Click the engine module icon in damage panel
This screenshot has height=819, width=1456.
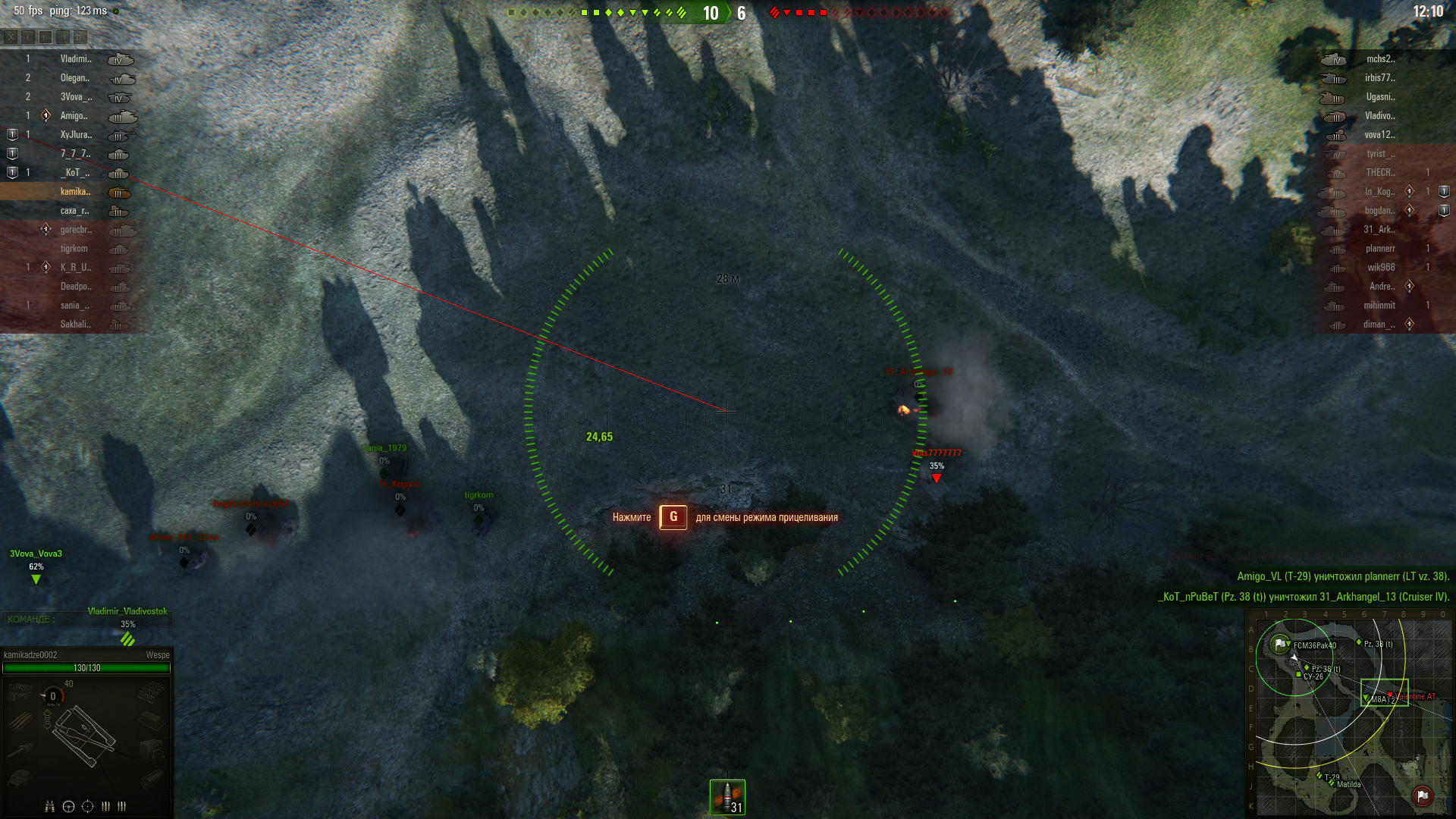point(20,692)
